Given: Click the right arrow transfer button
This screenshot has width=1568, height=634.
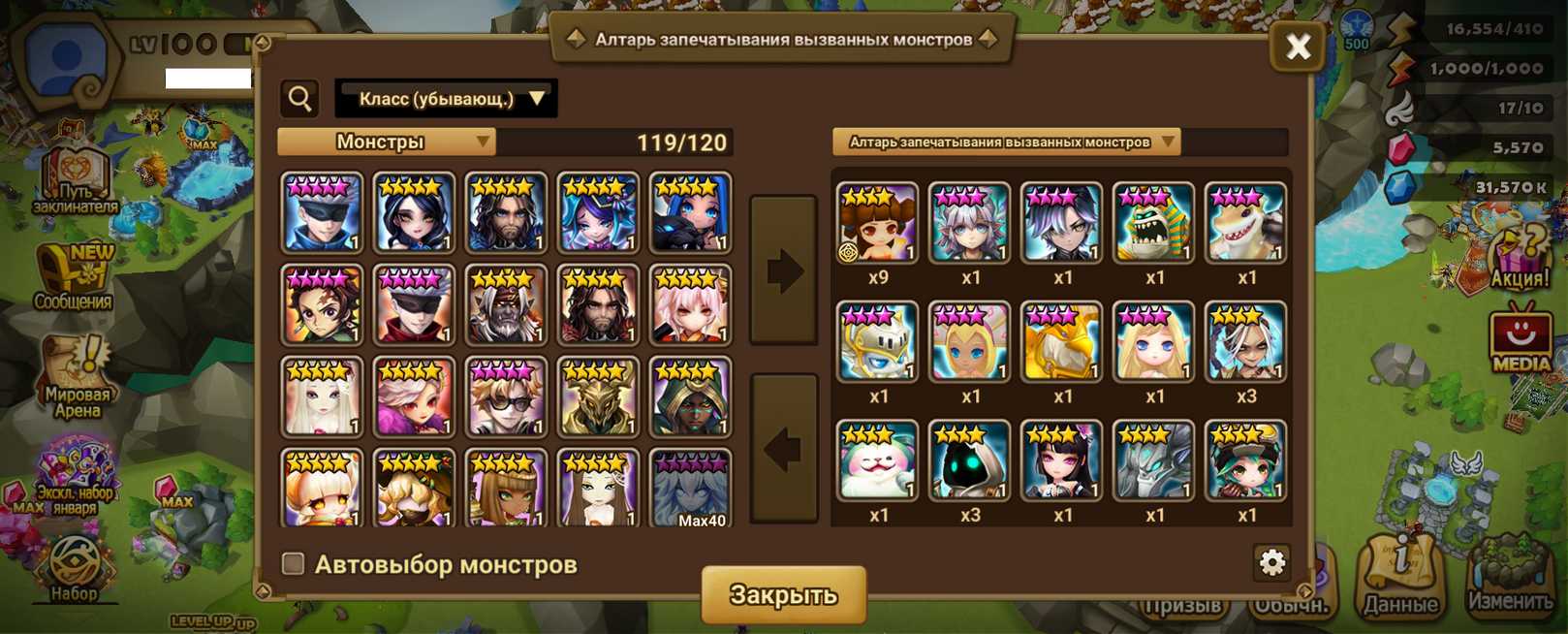Looking at the screenshot, I should 784,270.
